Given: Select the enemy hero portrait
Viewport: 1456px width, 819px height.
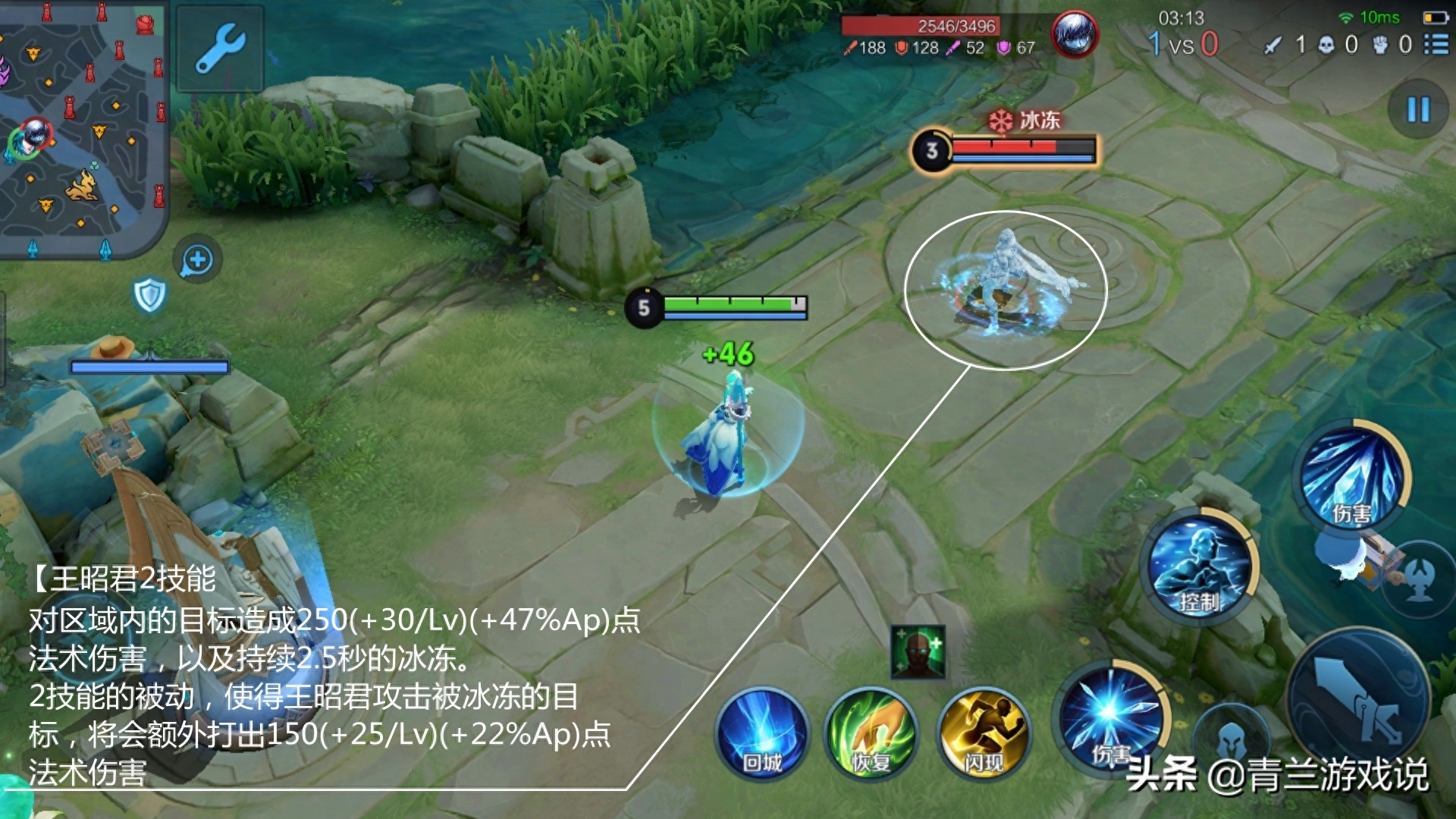Looking at the screenshot, I should pos(1074,35).
